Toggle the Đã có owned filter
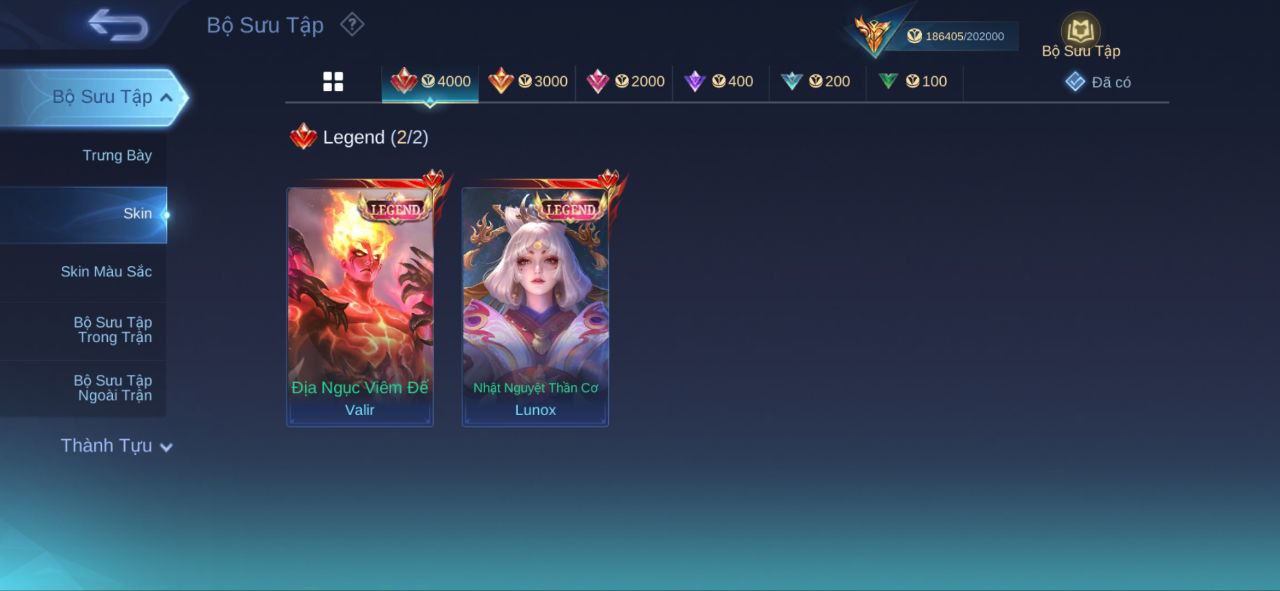This screenshot has height=591, width=1280. [x=1098, y=82]
